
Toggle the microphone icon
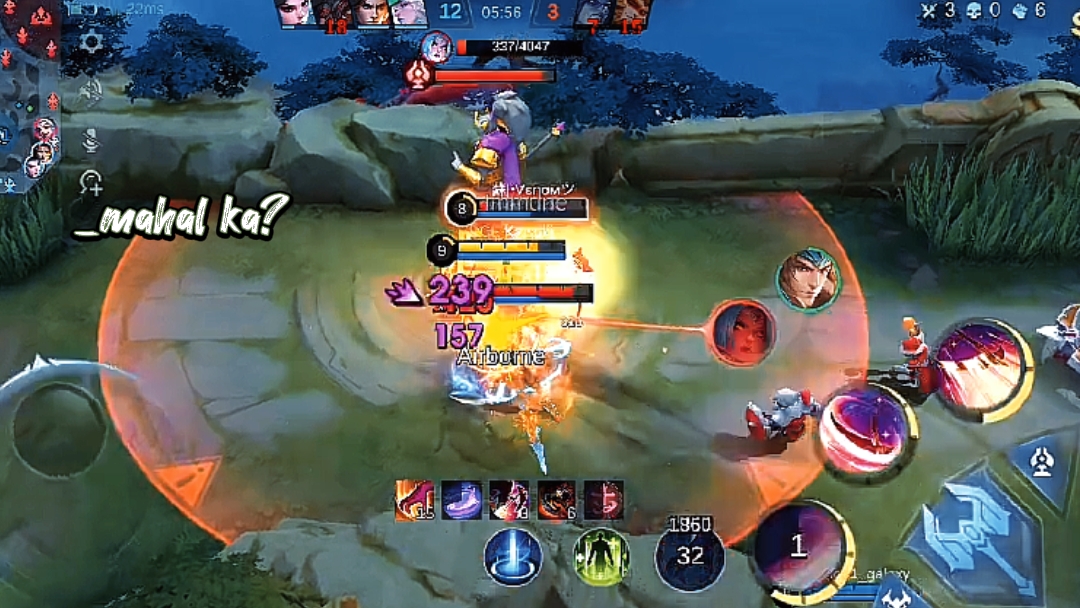pyautogui.click(x=91, y=140)
